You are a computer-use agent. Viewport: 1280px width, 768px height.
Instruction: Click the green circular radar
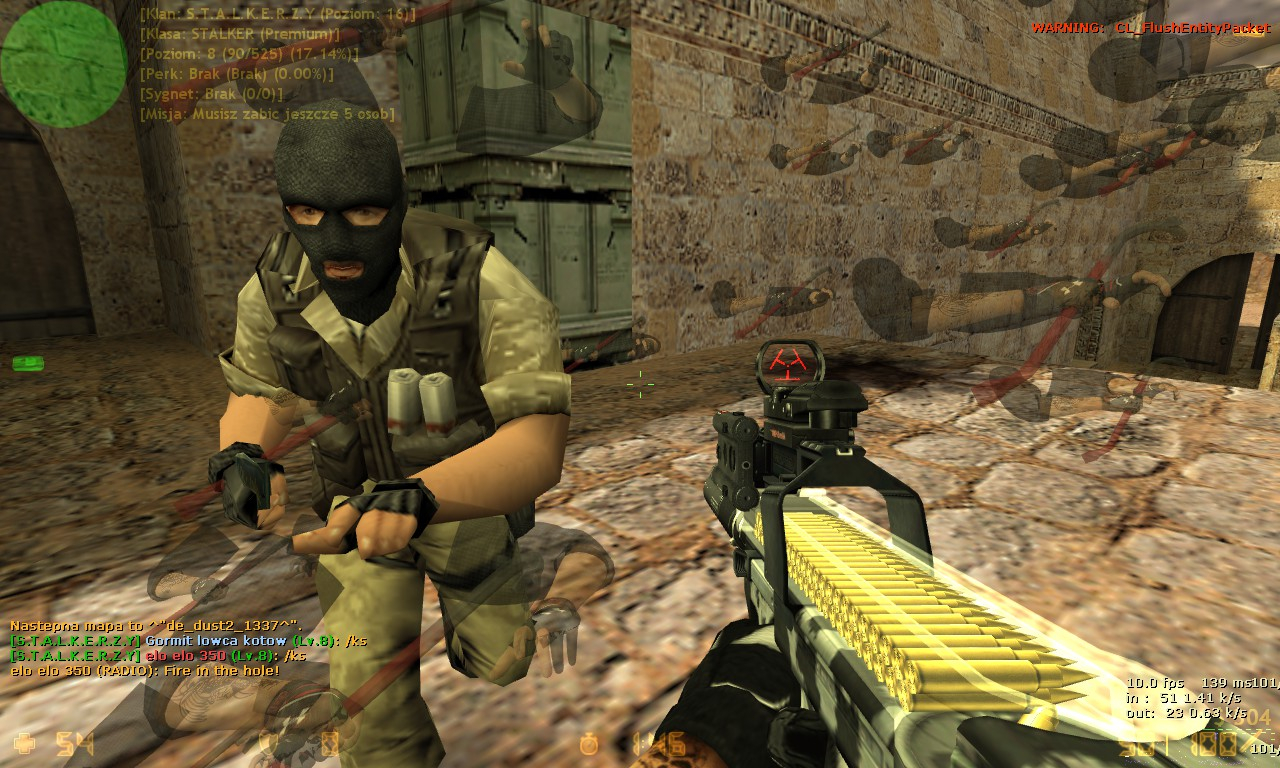(x=64, y=64)
